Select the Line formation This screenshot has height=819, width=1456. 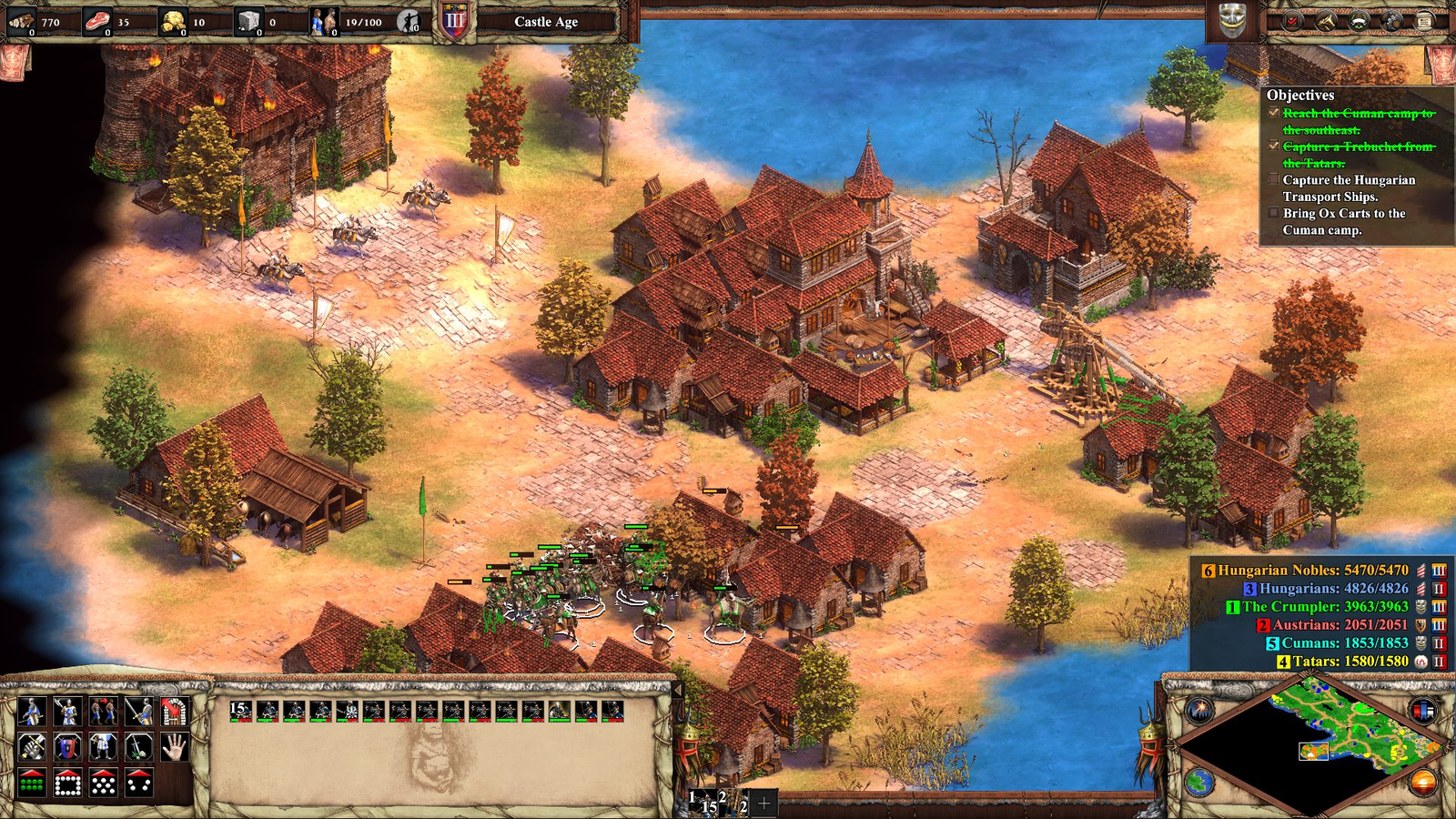32,783
